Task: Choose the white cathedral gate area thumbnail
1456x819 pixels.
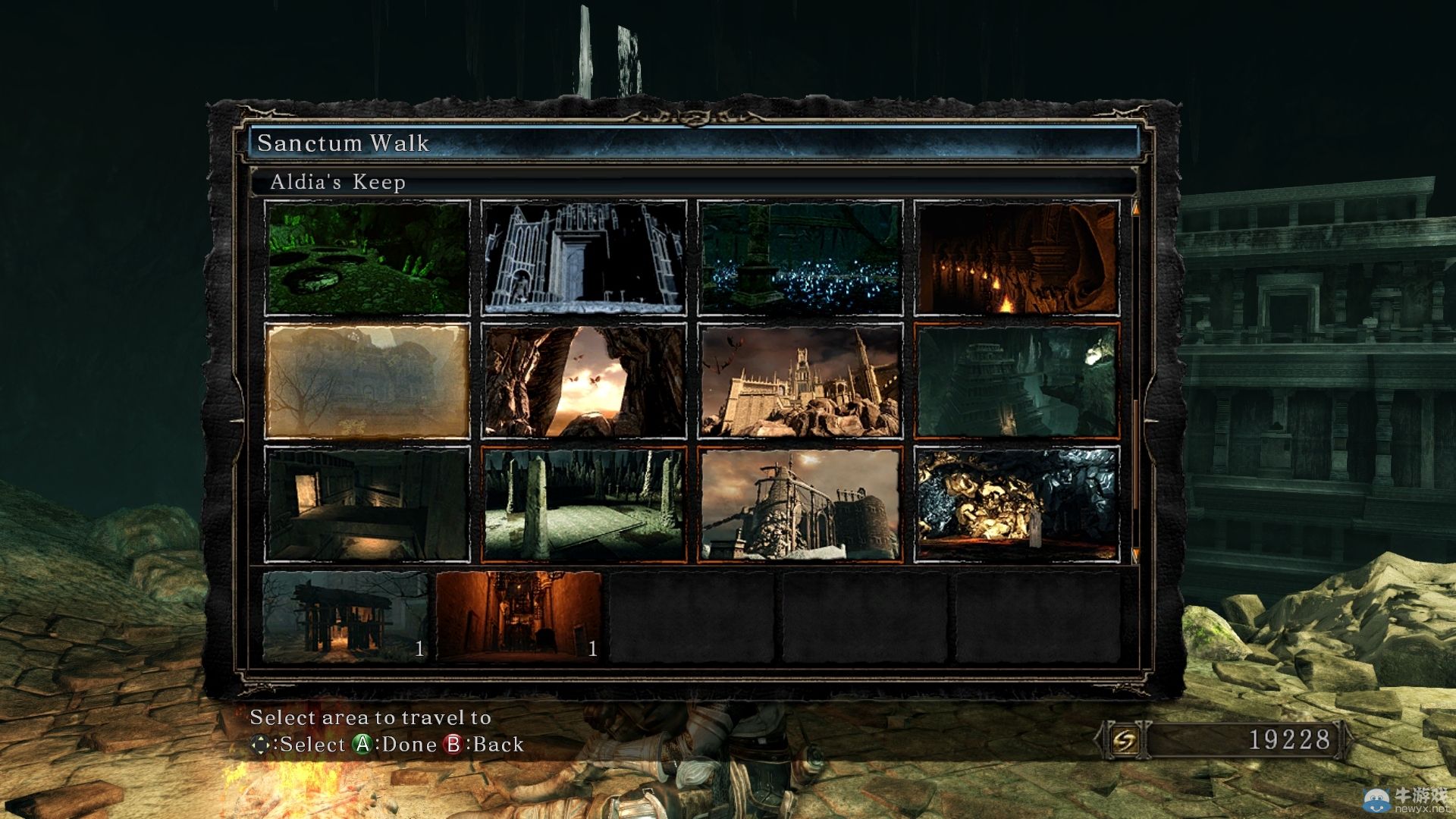Action: point(583,258)
